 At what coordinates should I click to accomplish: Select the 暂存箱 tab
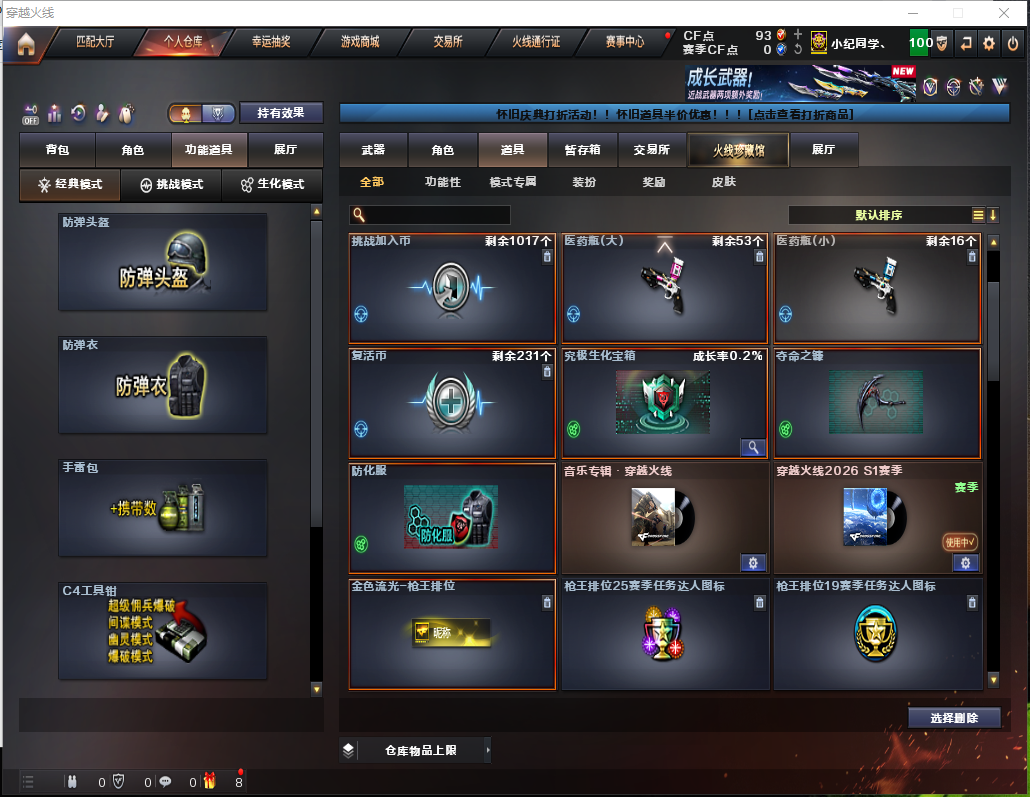582,150
